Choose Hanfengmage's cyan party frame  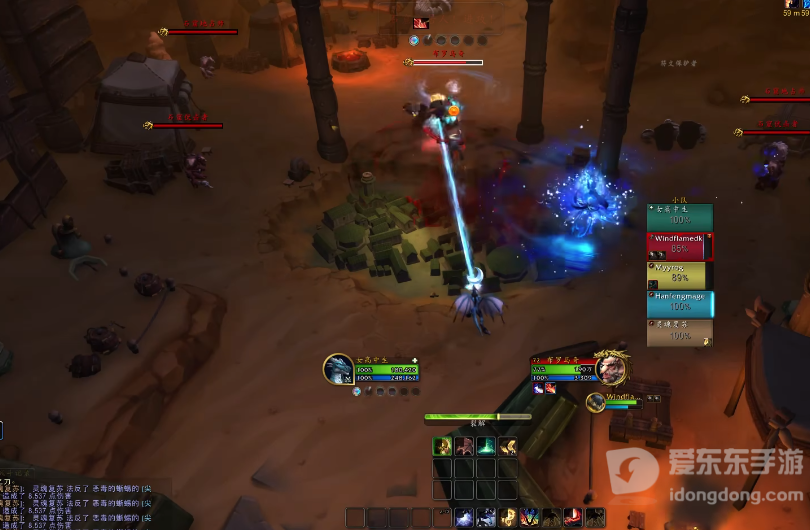click(x=680, y=303)
